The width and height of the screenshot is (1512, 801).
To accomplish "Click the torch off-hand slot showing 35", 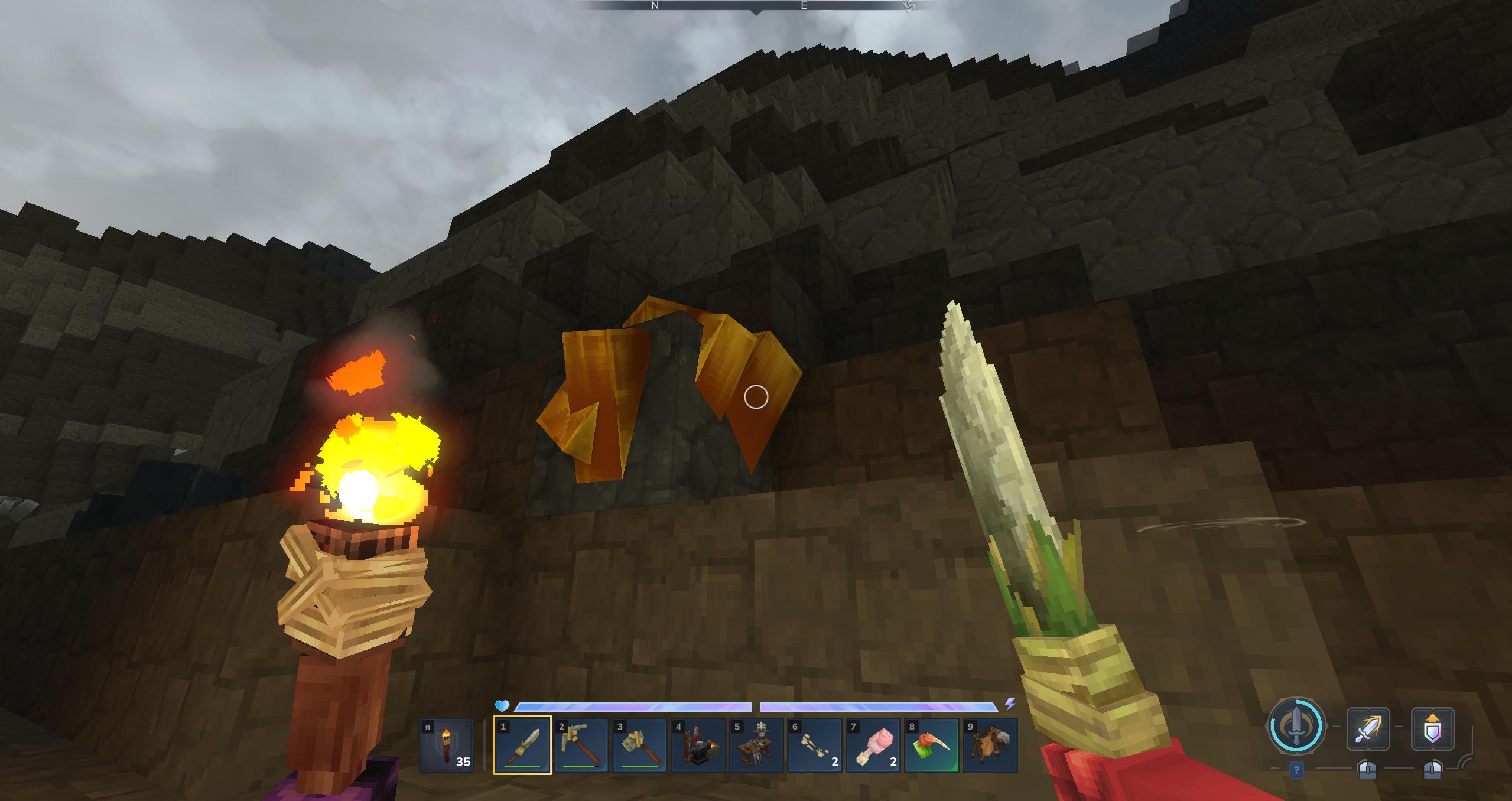I will pyautogui.click(x=447, y=745).
